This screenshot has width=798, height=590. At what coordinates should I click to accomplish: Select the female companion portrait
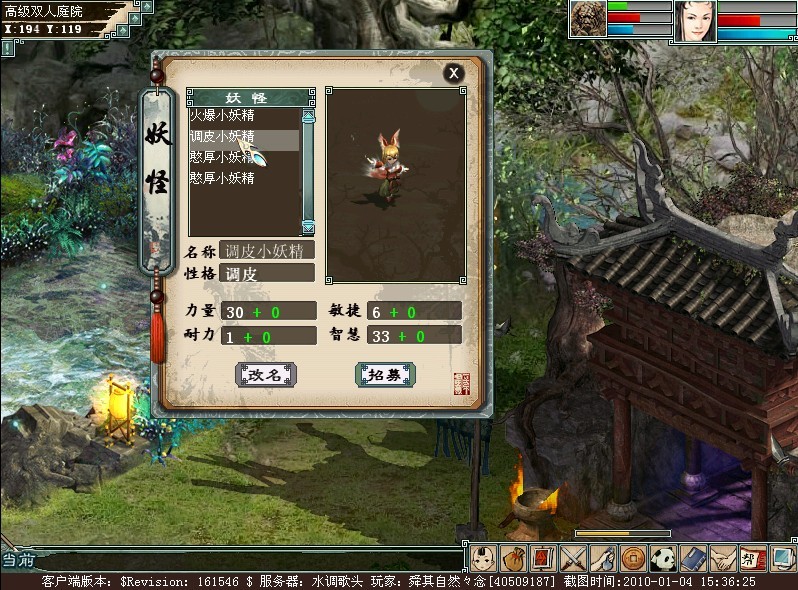[696, 21]
